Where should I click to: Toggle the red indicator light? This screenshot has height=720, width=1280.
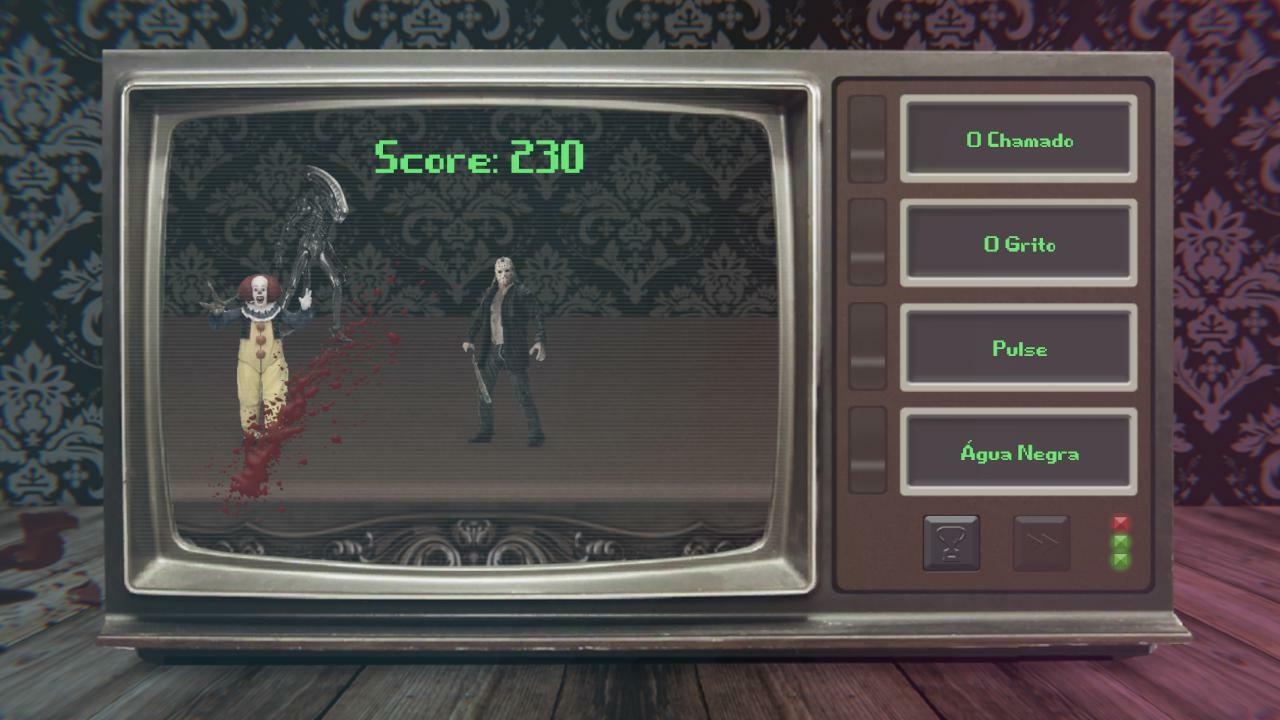1122,521
